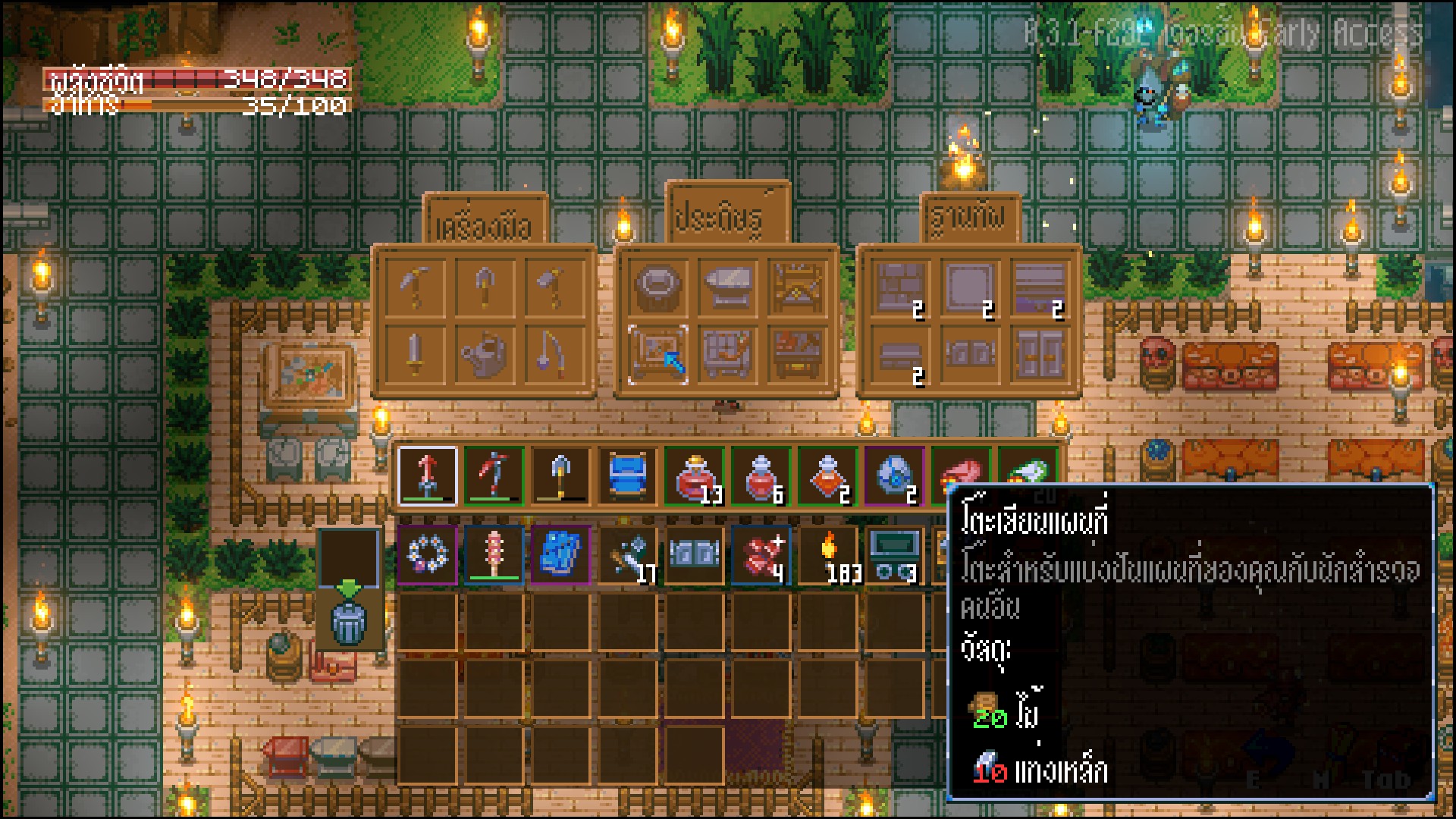The width and height of the screenshot is (1456, 819).
Task: Craft the pickaxe in the tools panel
Action: [x=415, y=287]
